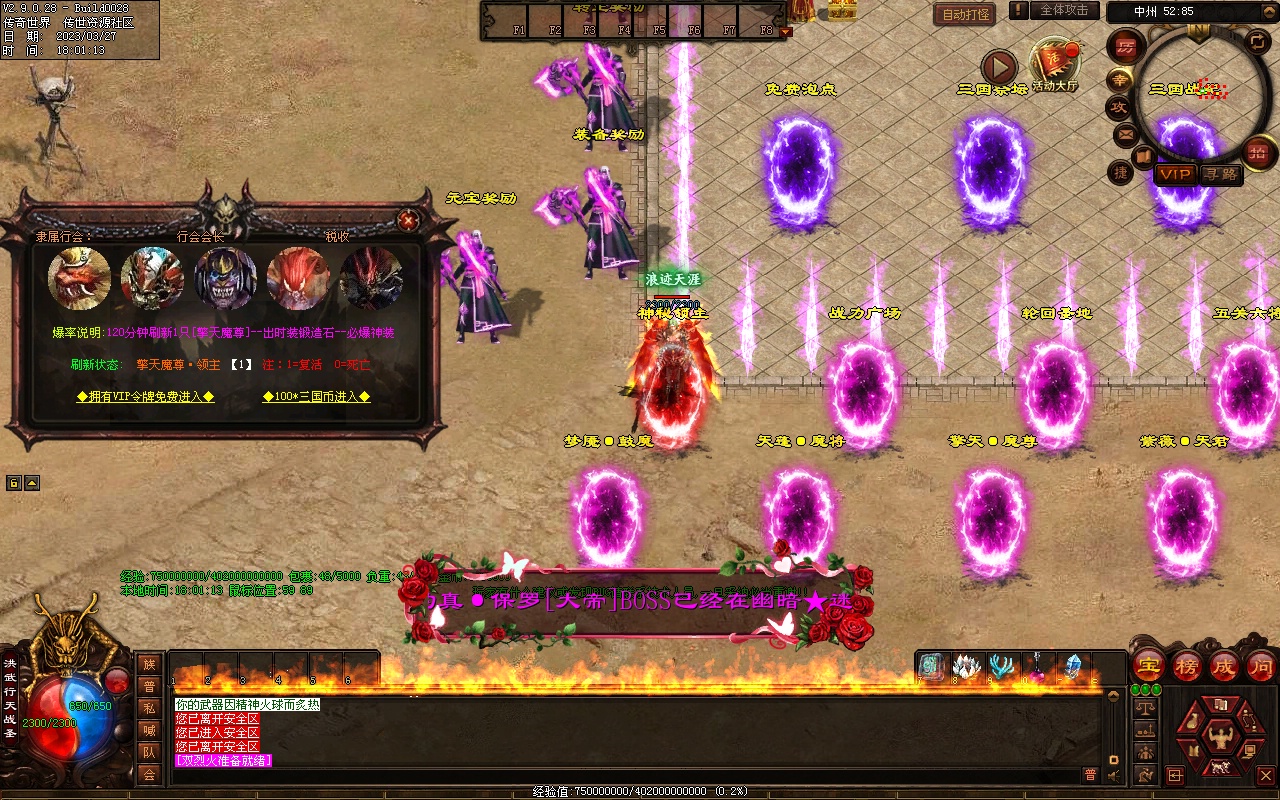
Task: Select the 100*三国币进入 entry link
Action: 317,397
